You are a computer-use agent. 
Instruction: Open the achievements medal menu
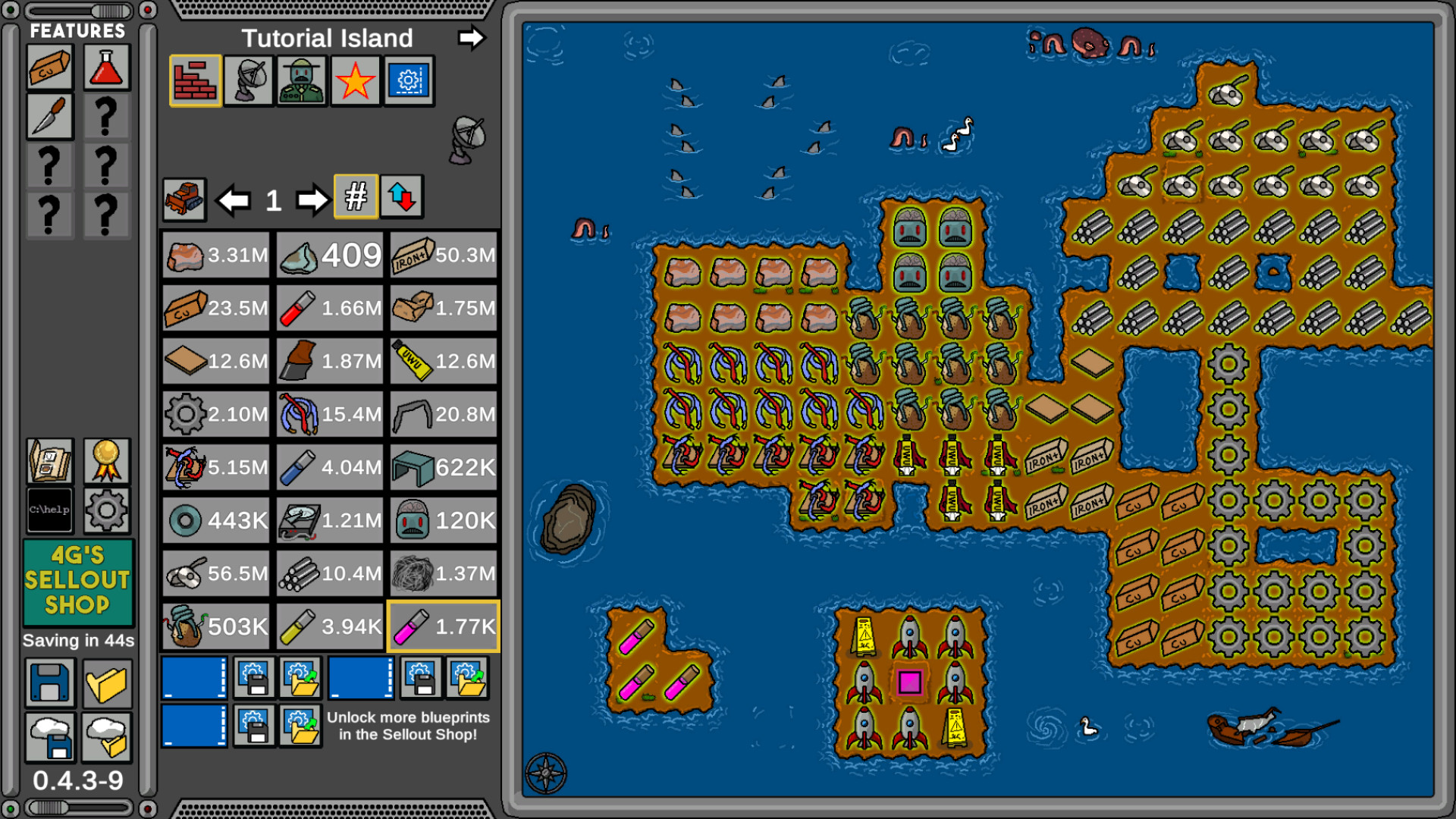click(107, 460)
